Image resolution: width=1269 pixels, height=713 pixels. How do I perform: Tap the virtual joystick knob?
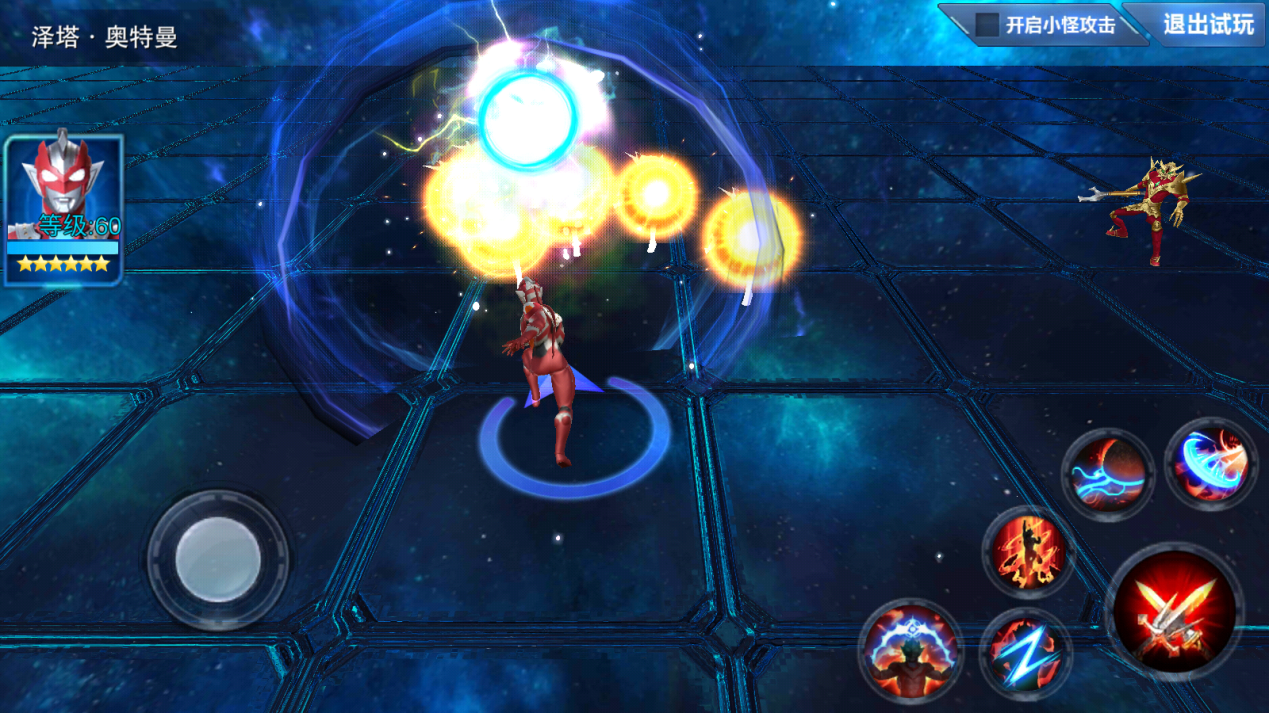(x=218, y=559)
